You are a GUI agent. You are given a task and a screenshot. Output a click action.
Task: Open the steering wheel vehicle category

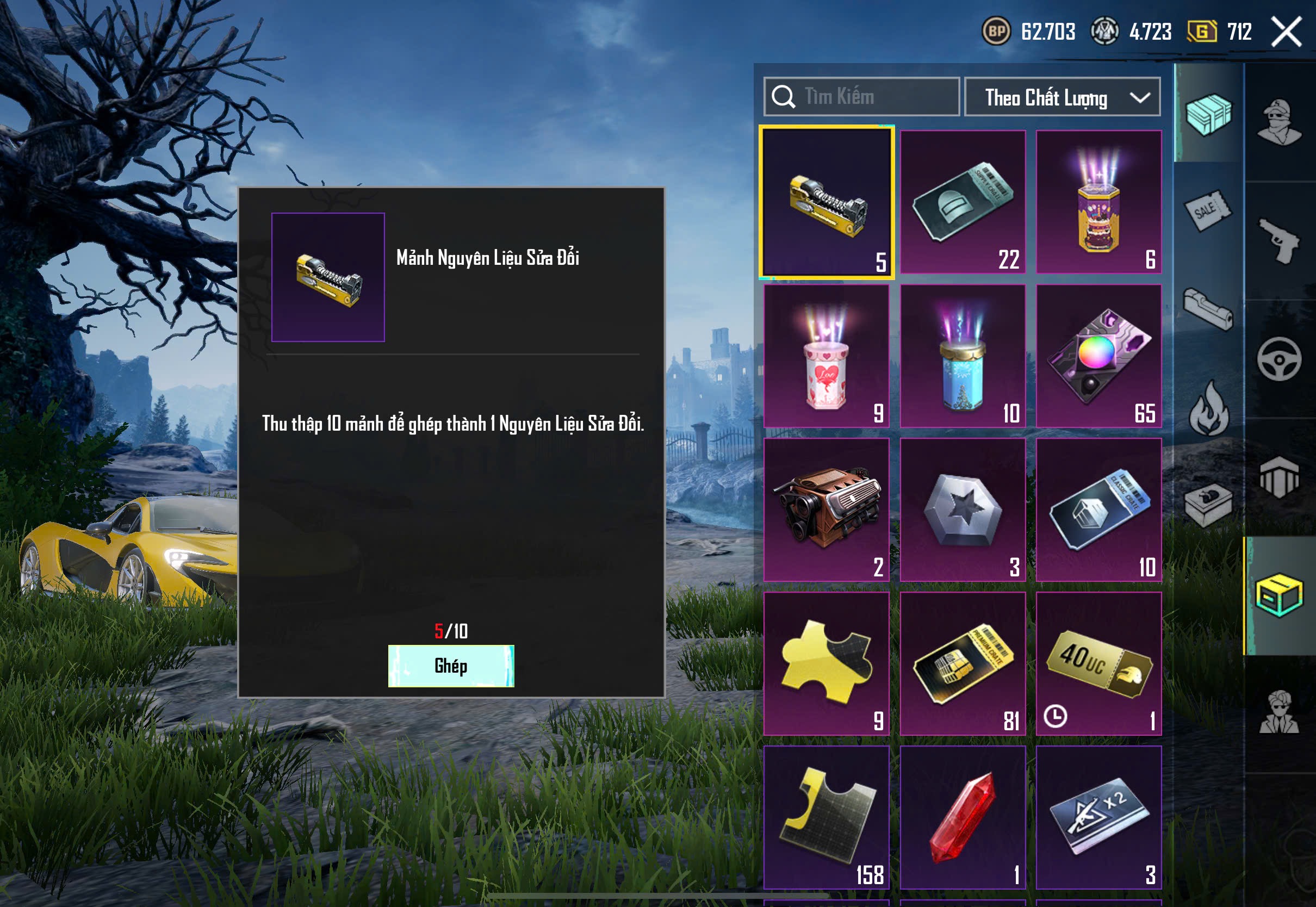[1279, 359]
